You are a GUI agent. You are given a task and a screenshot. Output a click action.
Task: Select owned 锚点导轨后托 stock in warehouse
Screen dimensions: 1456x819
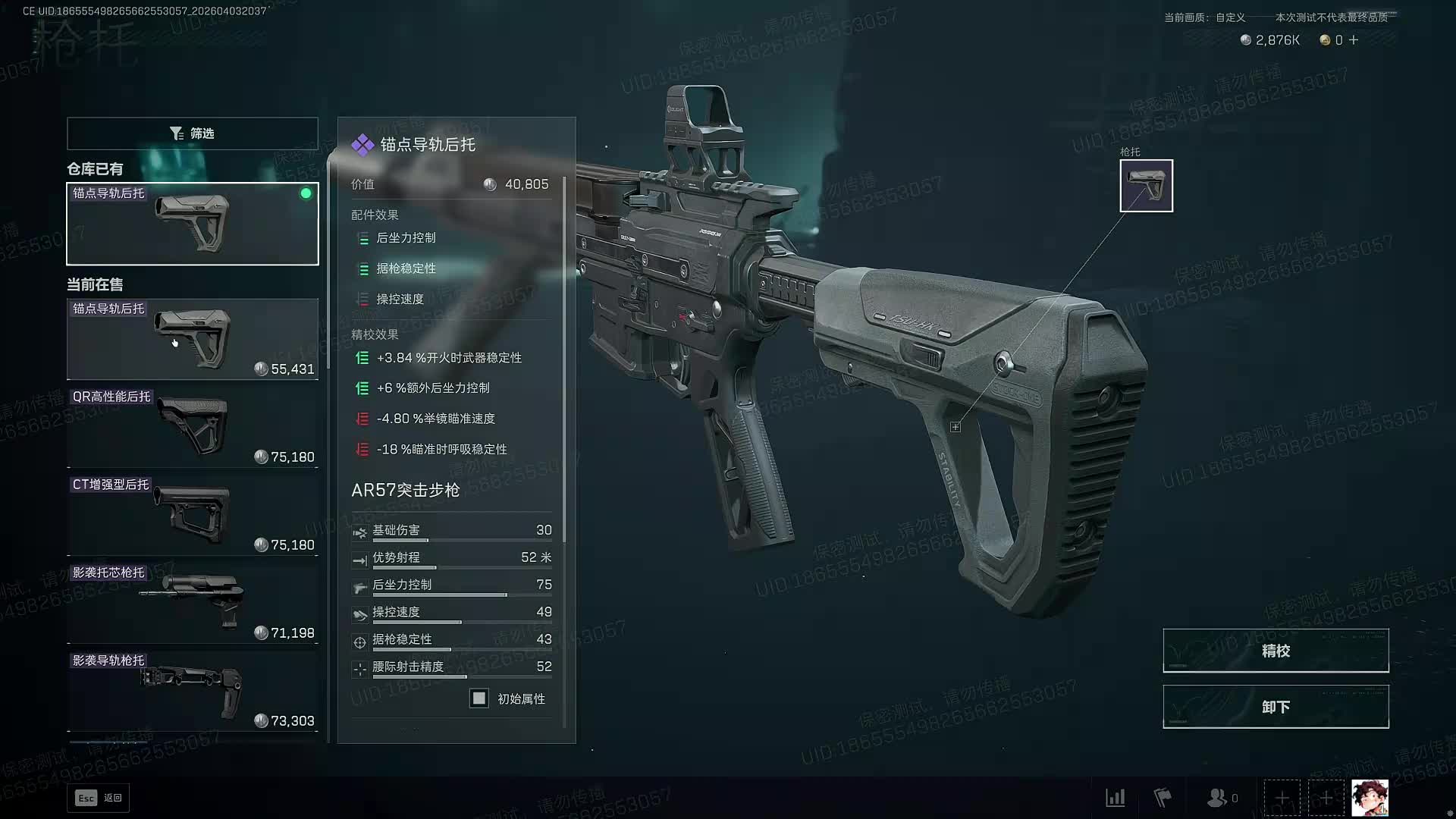pyautogui.click(x=192, y=224)
